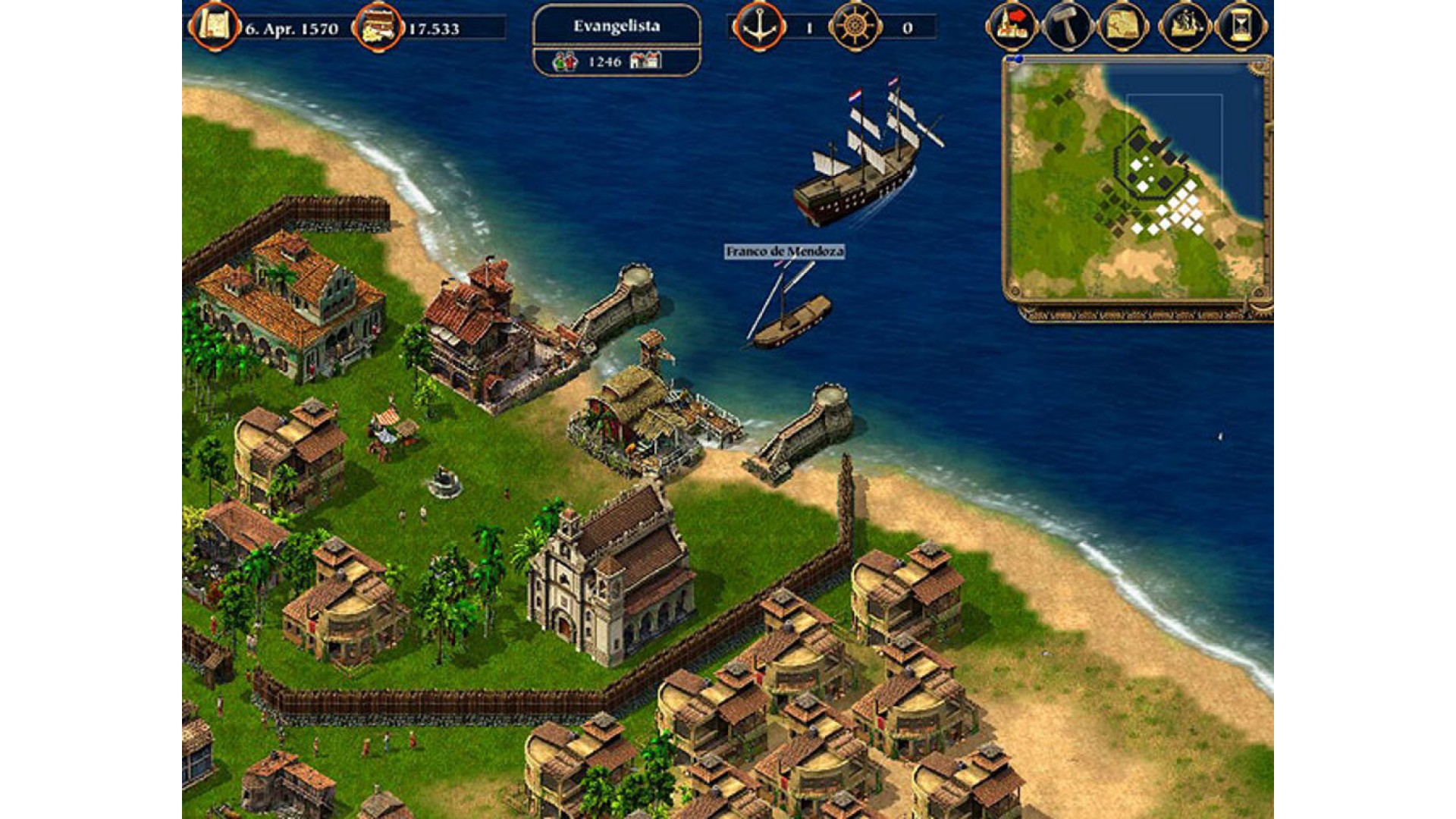Open the sea map parchment icon
The height and width of the screenshot is (819, 1456).
[x=1123, y=27]
